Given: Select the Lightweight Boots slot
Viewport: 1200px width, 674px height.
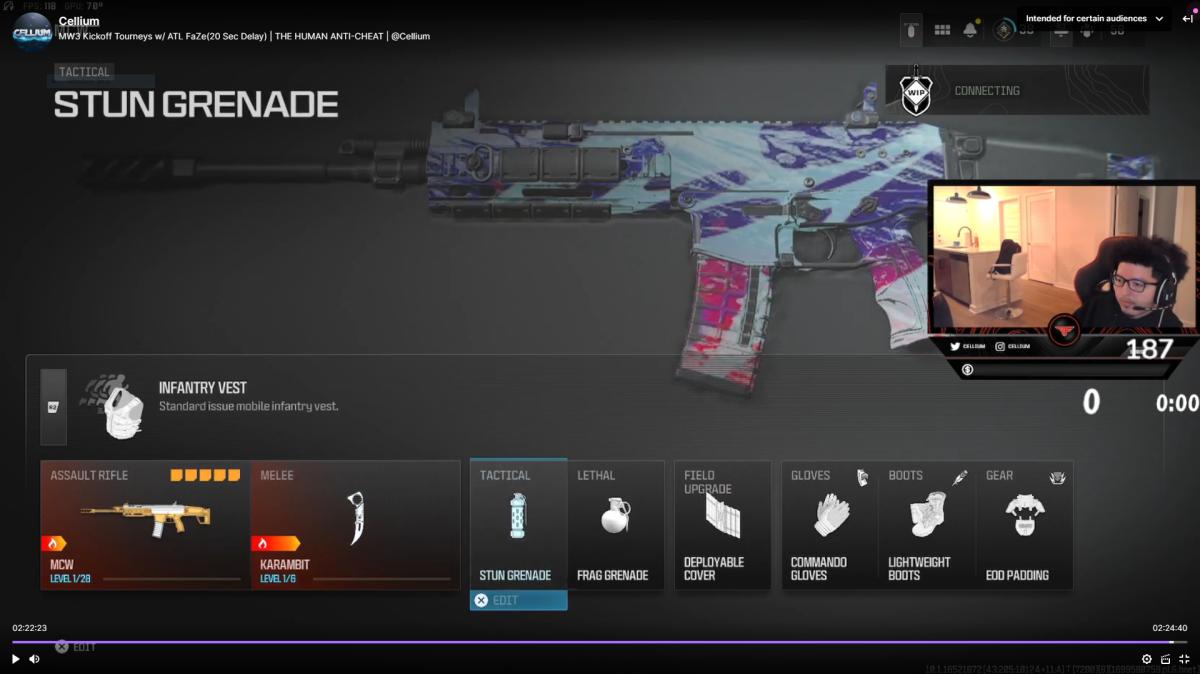Looking at the screenshot, I should [x=926, y=525].
